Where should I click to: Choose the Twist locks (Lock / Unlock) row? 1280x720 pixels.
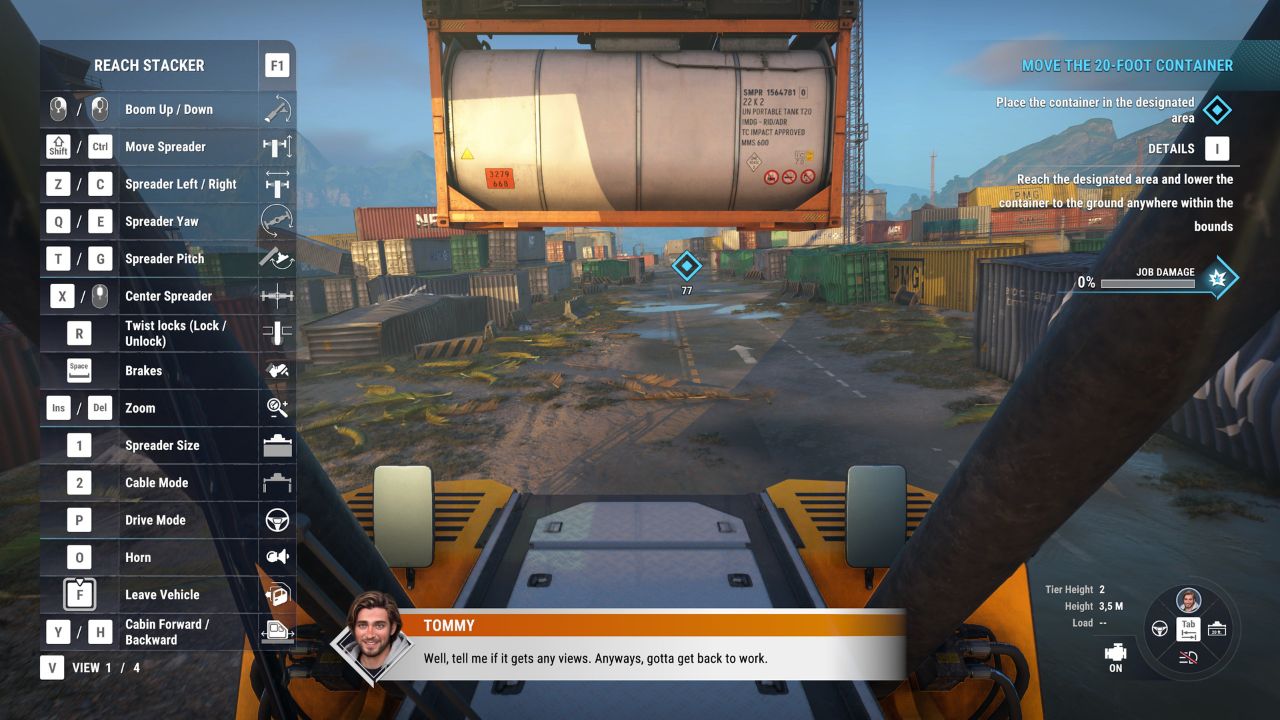168,333
